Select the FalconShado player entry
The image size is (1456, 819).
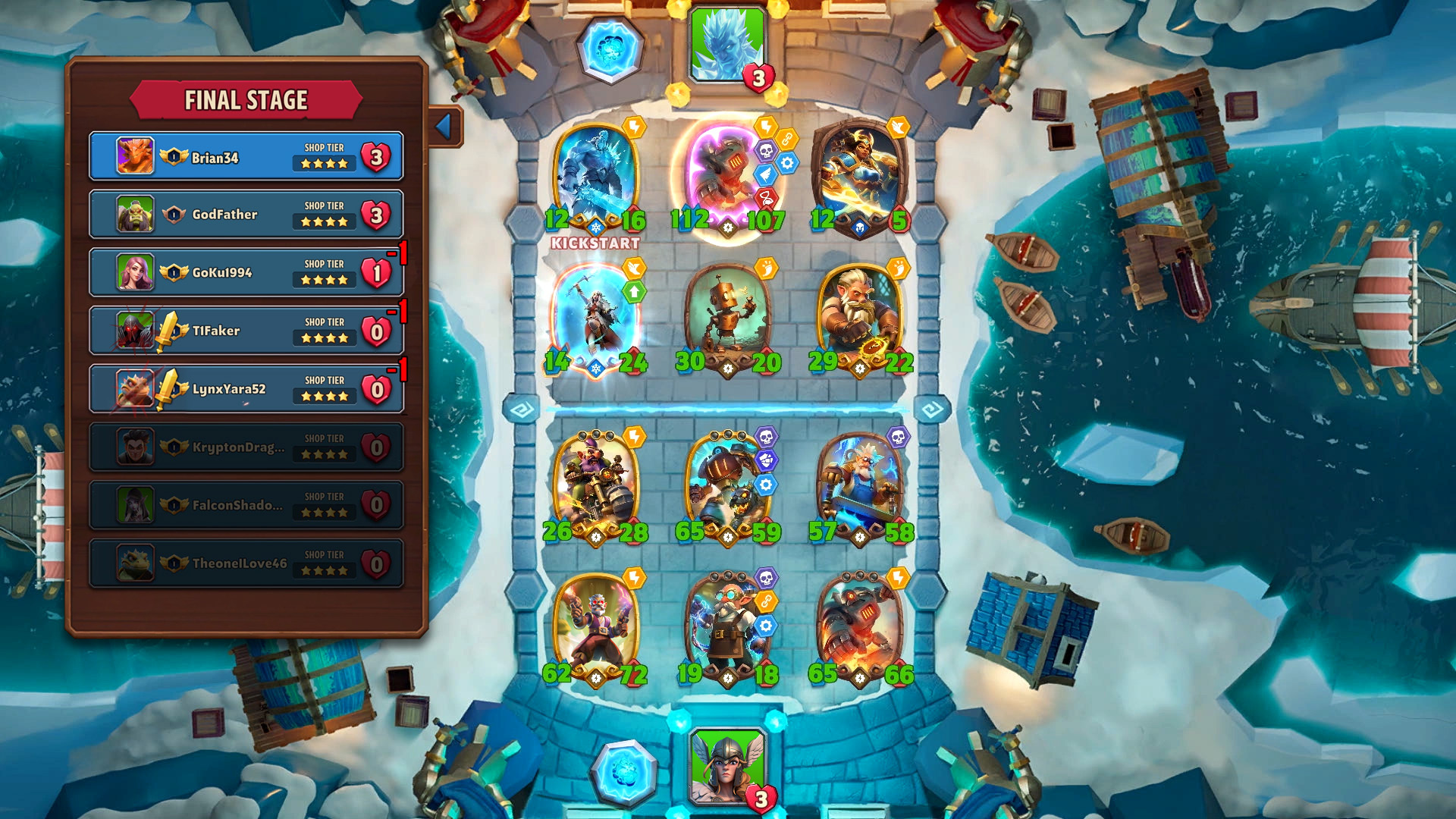(x=246, y=505)
